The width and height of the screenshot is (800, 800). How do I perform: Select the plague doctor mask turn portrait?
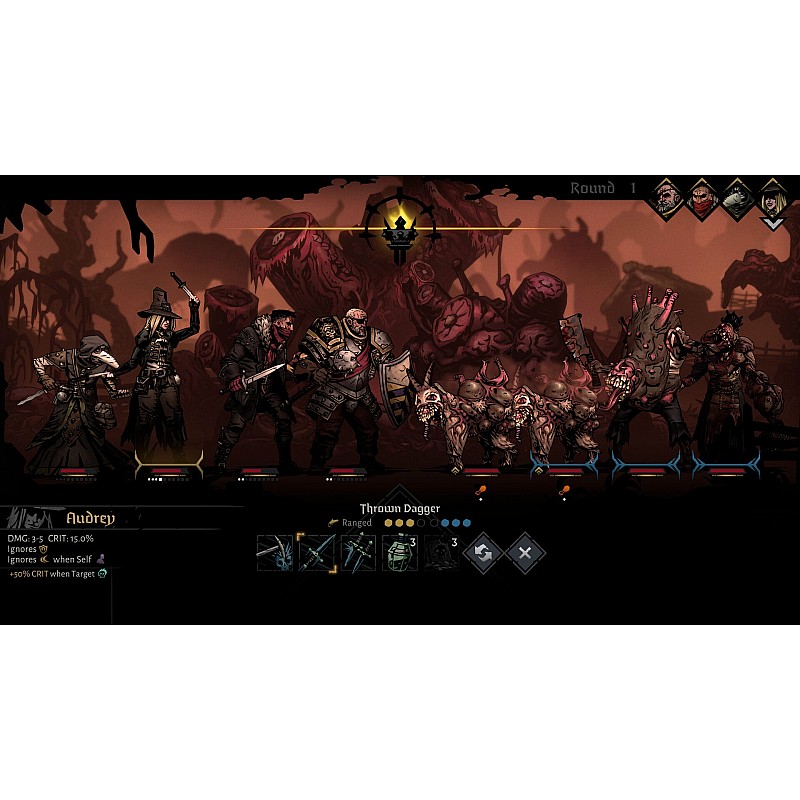(737, 198)
